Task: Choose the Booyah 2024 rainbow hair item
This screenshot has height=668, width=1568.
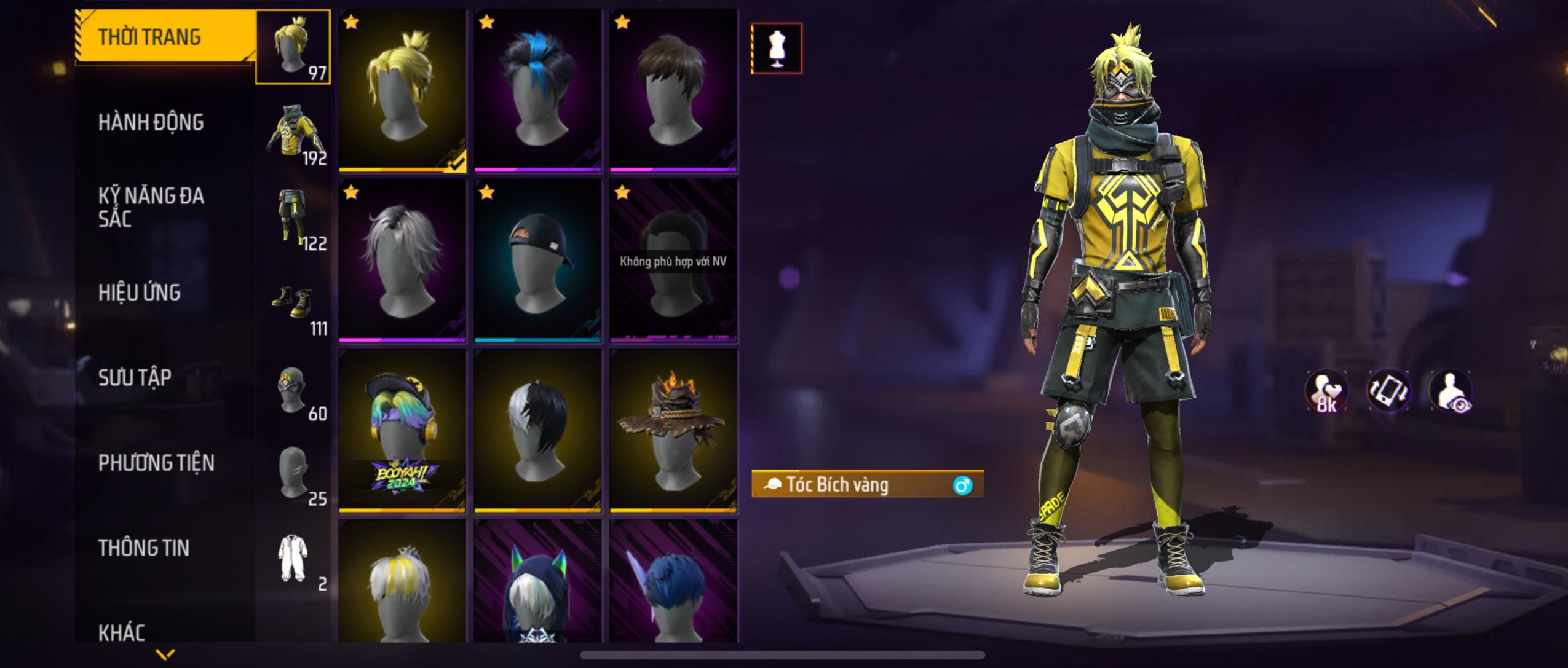Action: coord(403,431)
